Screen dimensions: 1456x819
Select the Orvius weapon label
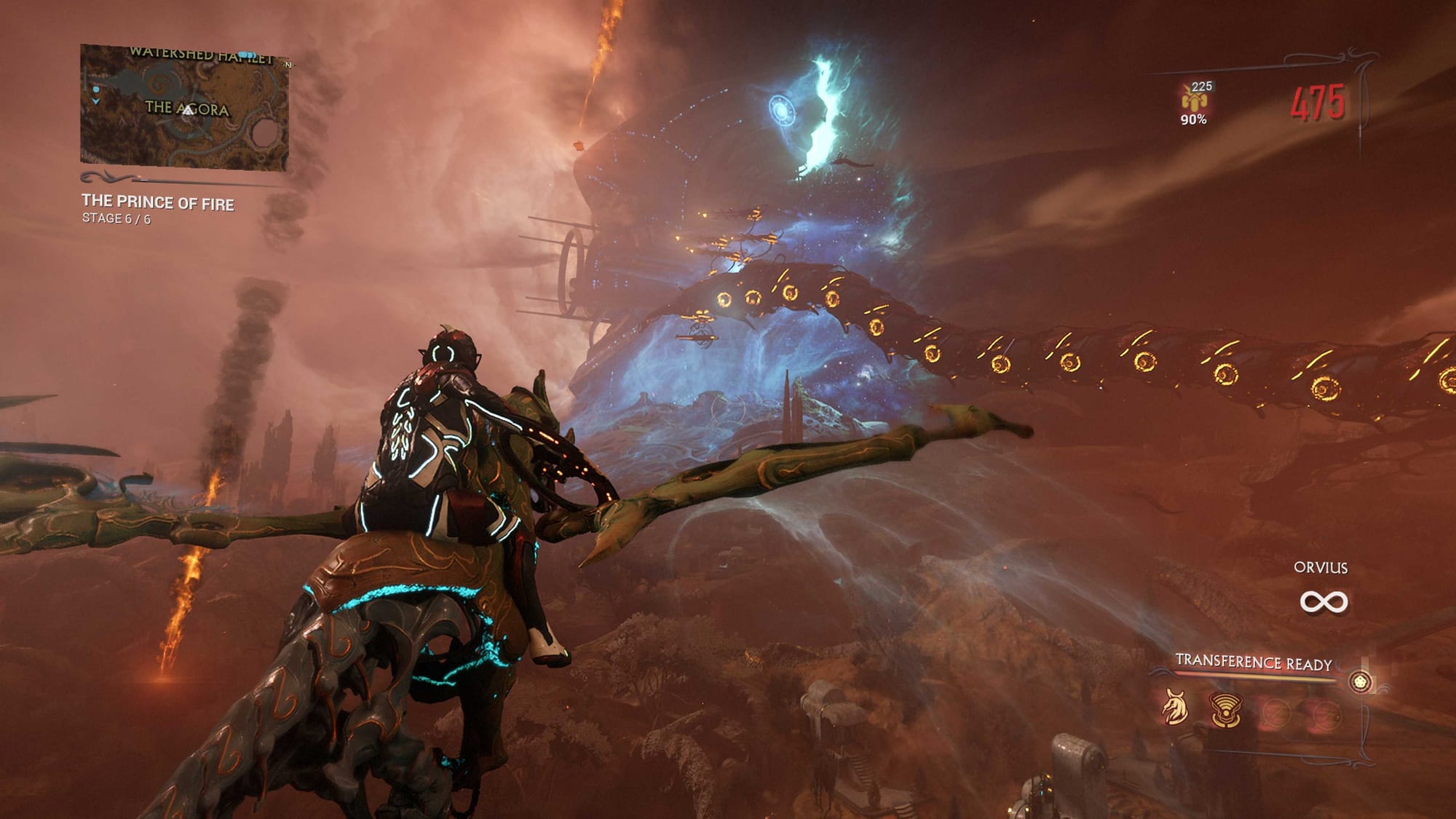[x=1321, y=568]
